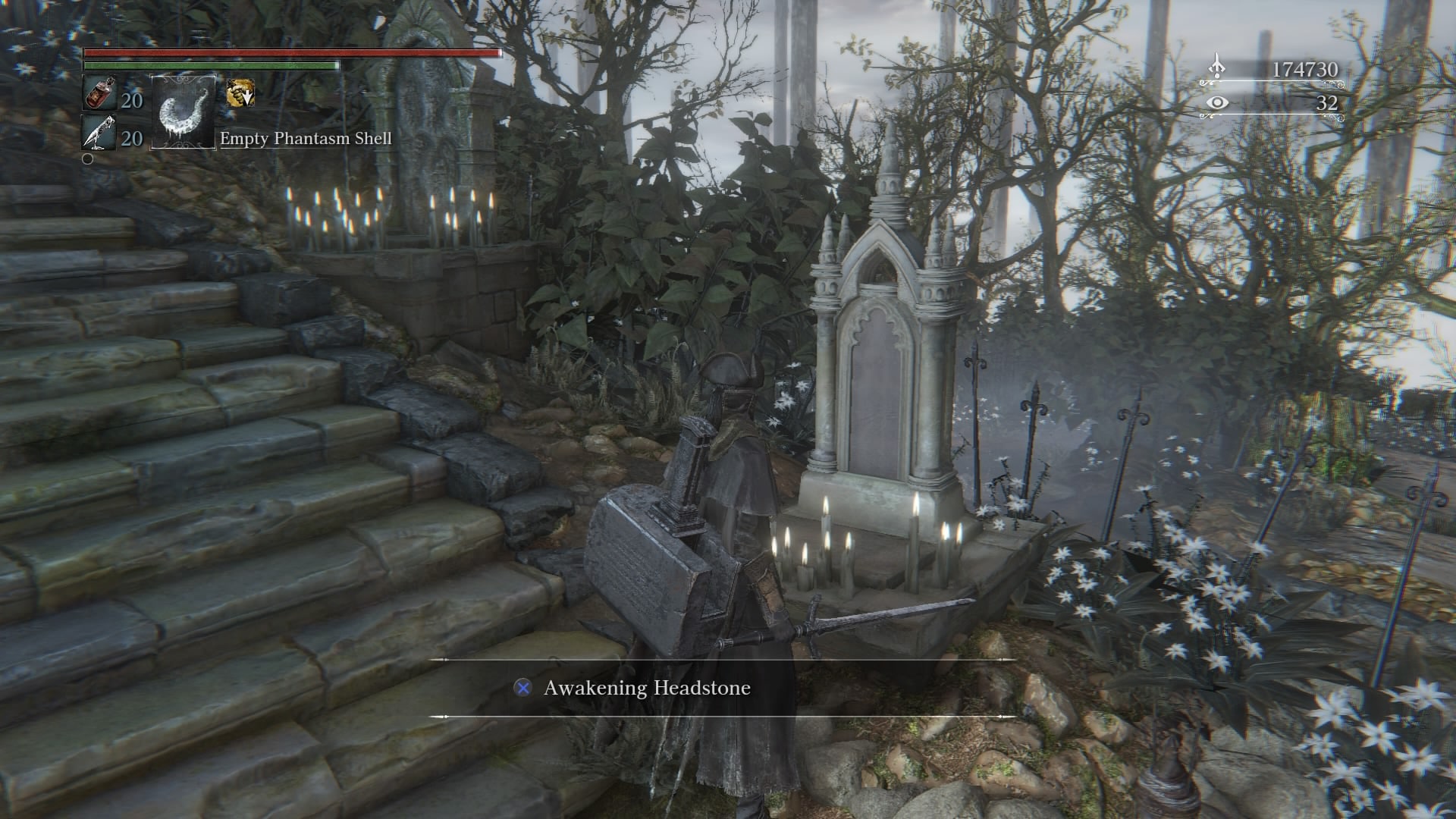Click the gold fist status effect icon
The width and height of the screenshot is (1456, 819).
click(x=240, y=93)
